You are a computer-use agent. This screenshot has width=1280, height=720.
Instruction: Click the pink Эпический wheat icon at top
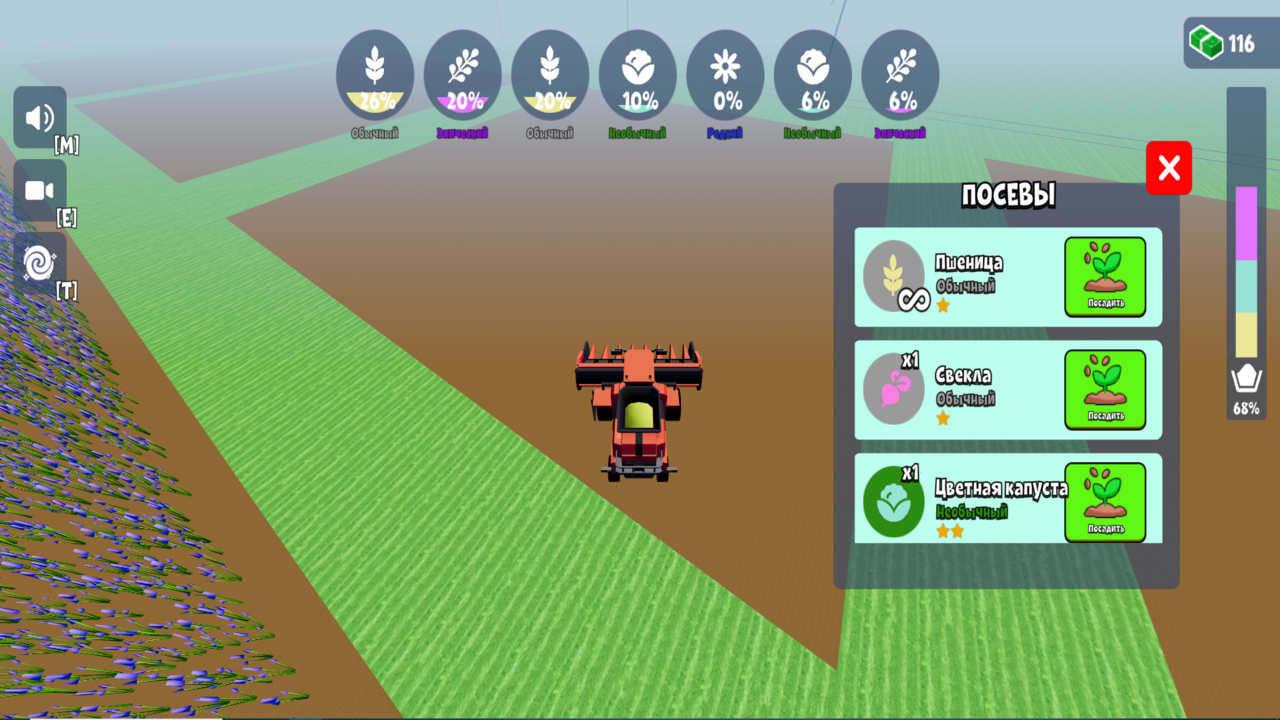coord(462,75)
